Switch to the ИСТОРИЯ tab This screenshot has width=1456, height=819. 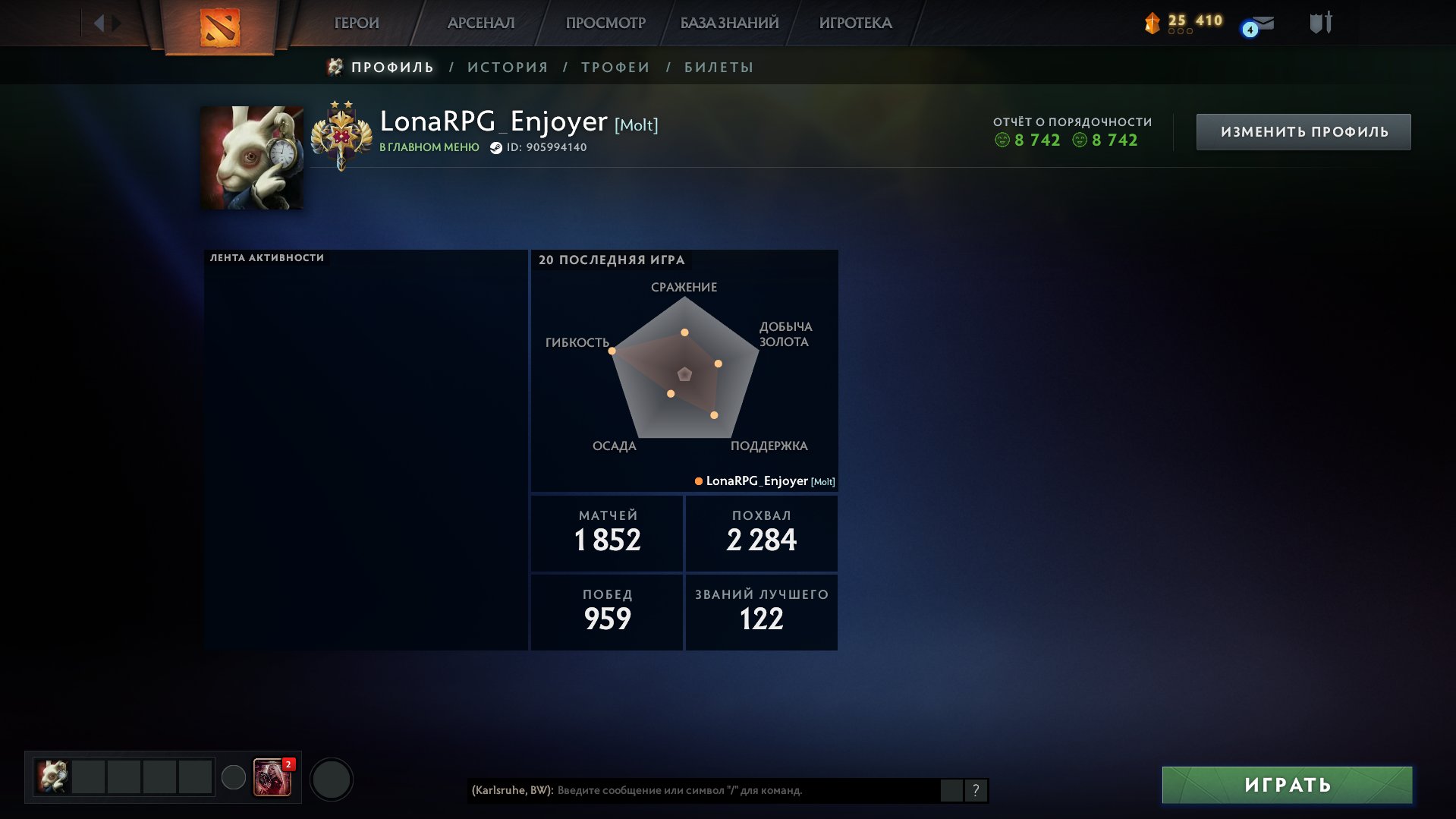click(x=508, y=68)
